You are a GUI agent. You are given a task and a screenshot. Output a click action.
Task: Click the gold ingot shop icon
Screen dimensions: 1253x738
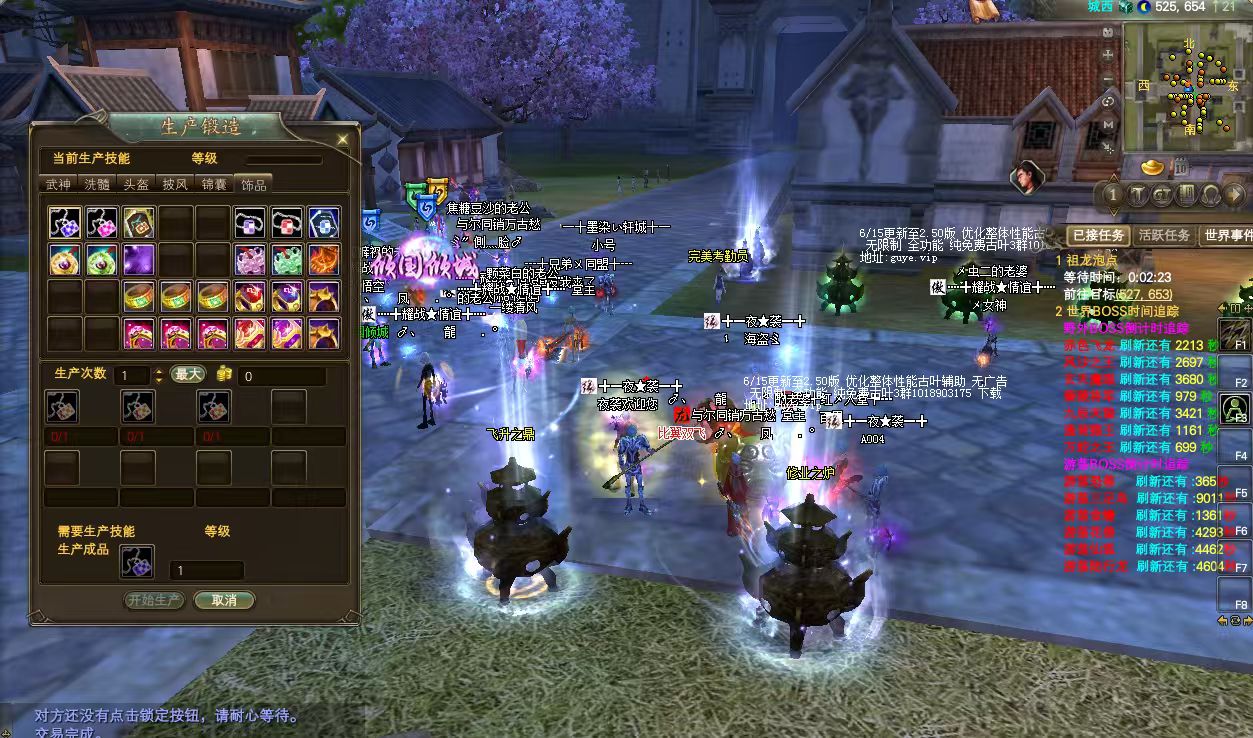[1154, 165]
